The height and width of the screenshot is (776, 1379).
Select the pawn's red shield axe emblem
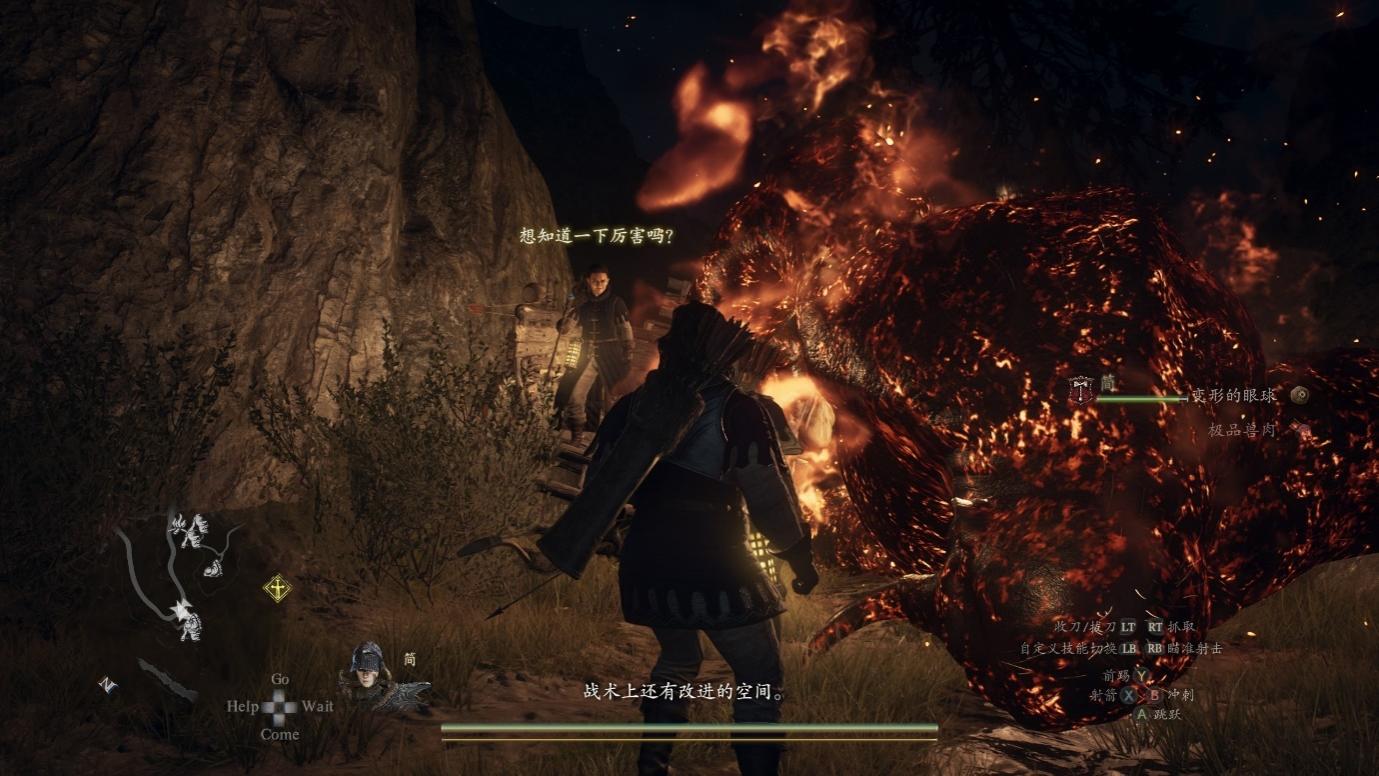1081,389
